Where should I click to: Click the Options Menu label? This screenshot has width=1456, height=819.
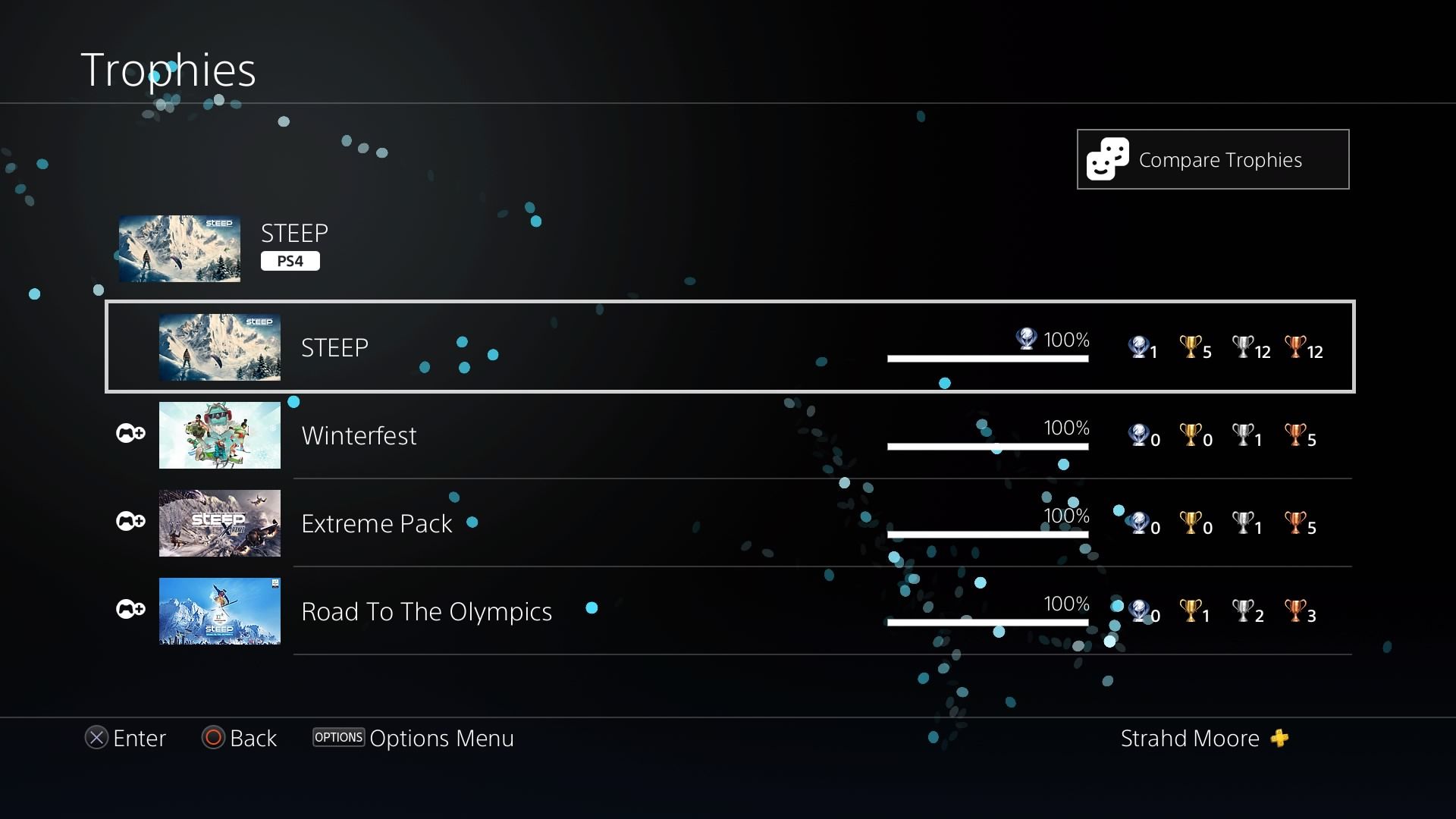tap(441, 738)
